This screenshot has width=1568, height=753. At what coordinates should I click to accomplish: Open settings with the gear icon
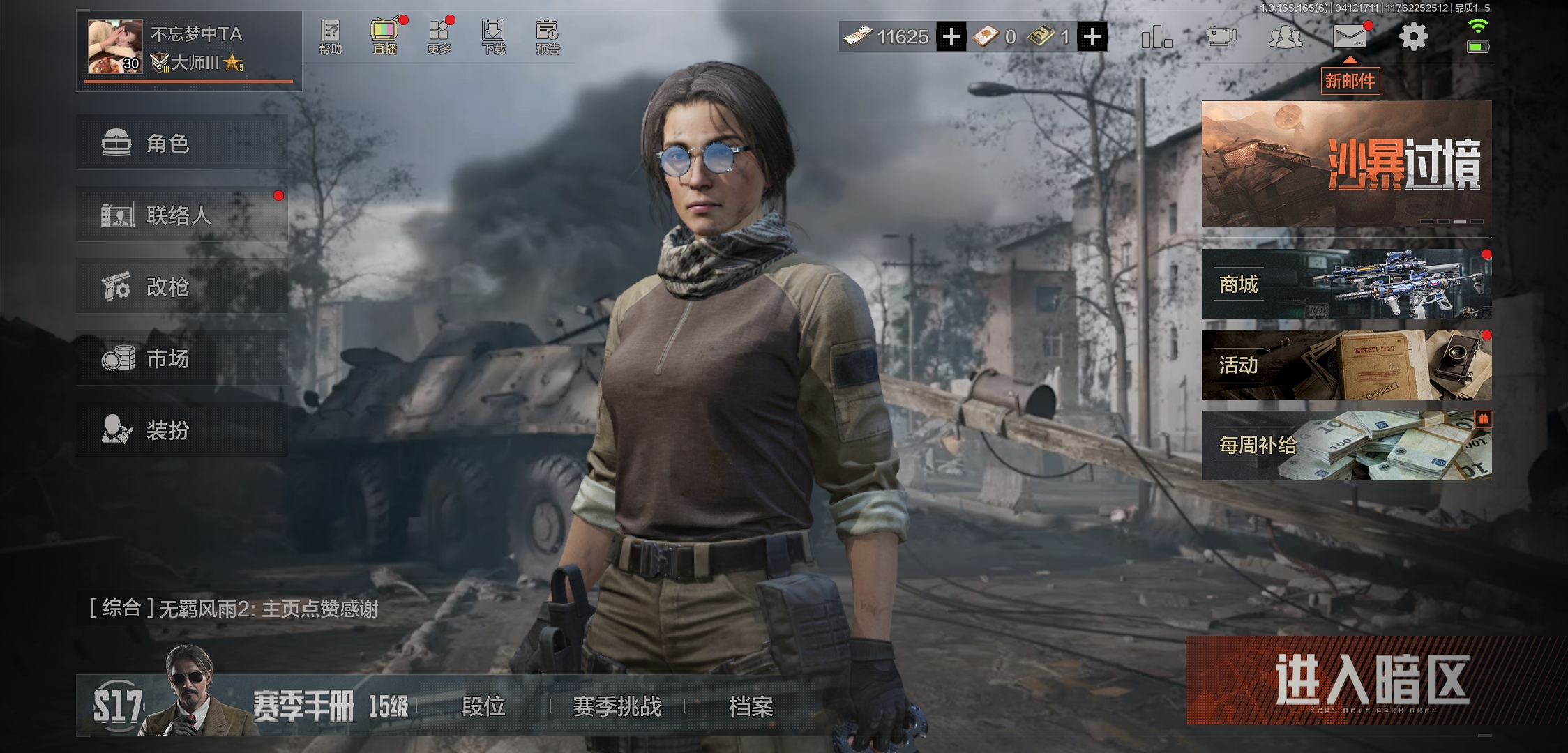pos(1413,36)
